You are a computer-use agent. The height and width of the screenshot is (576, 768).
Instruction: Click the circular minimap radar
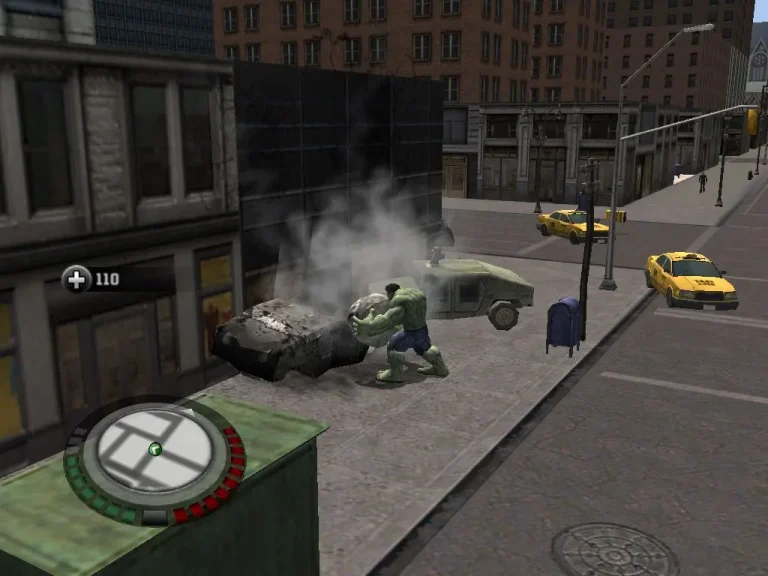(154, 456)
